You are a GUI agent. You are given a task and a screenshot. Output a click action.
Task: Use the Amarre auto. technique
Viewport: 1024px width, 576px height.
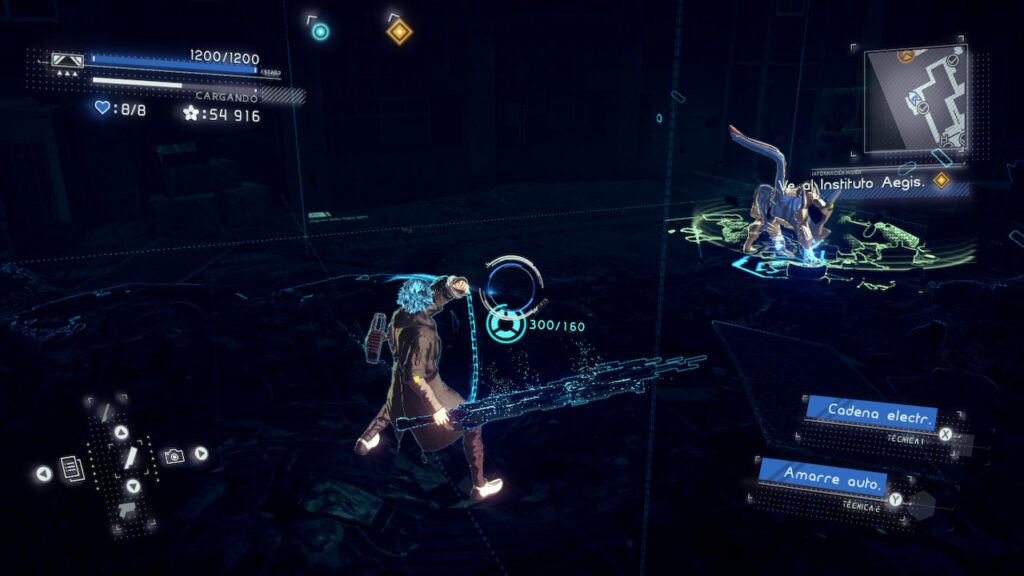822,477
